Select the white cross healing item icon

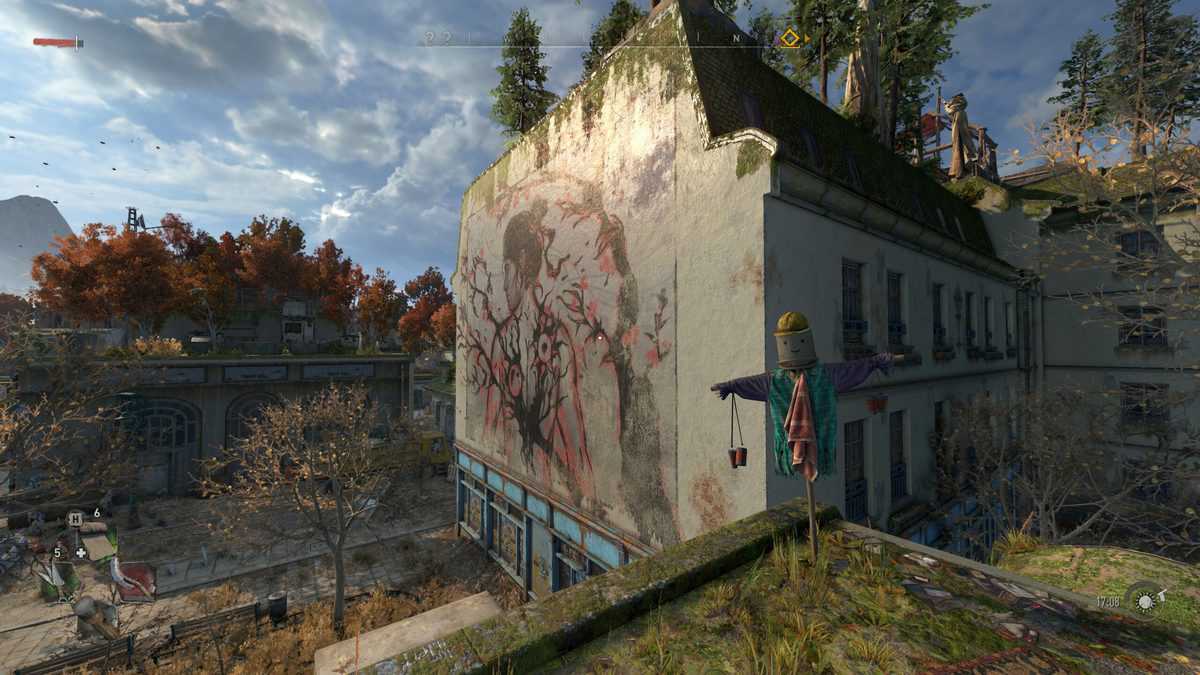pyautogui.click(x=81, y=552)
